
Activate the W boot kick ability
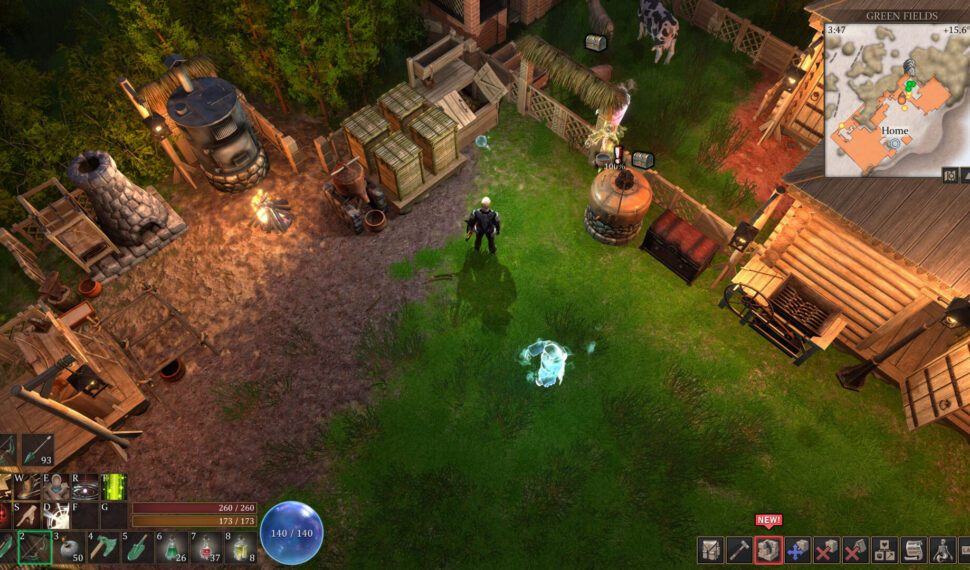tap(27, 487)
